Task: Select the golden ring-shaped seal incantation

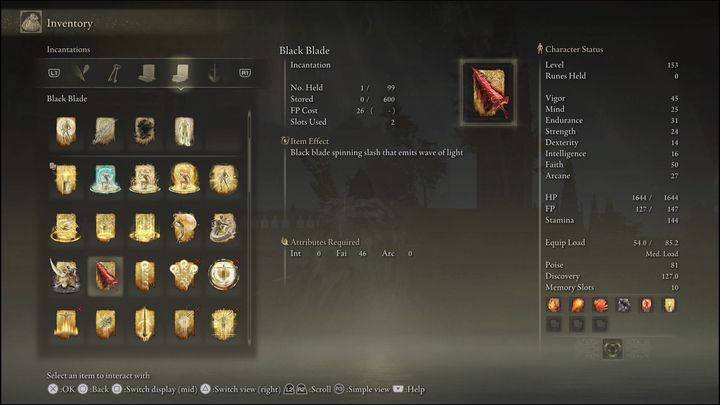Action: tap(223, 275)
